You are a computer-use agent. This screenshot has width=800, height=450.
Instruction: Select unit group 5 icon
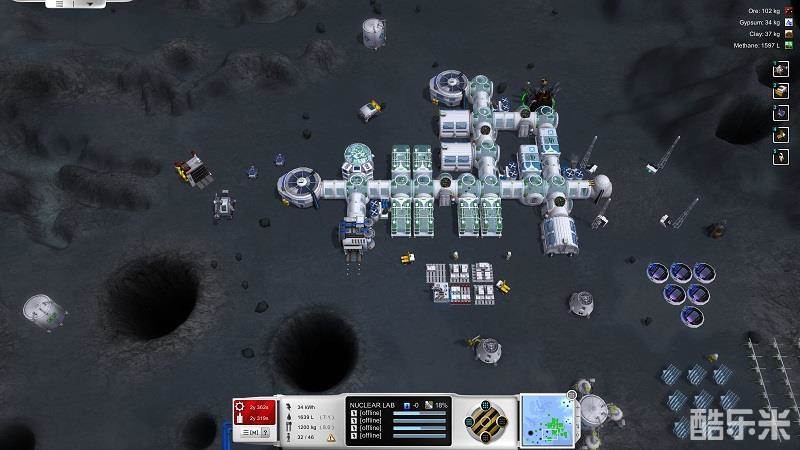point(781,157)
